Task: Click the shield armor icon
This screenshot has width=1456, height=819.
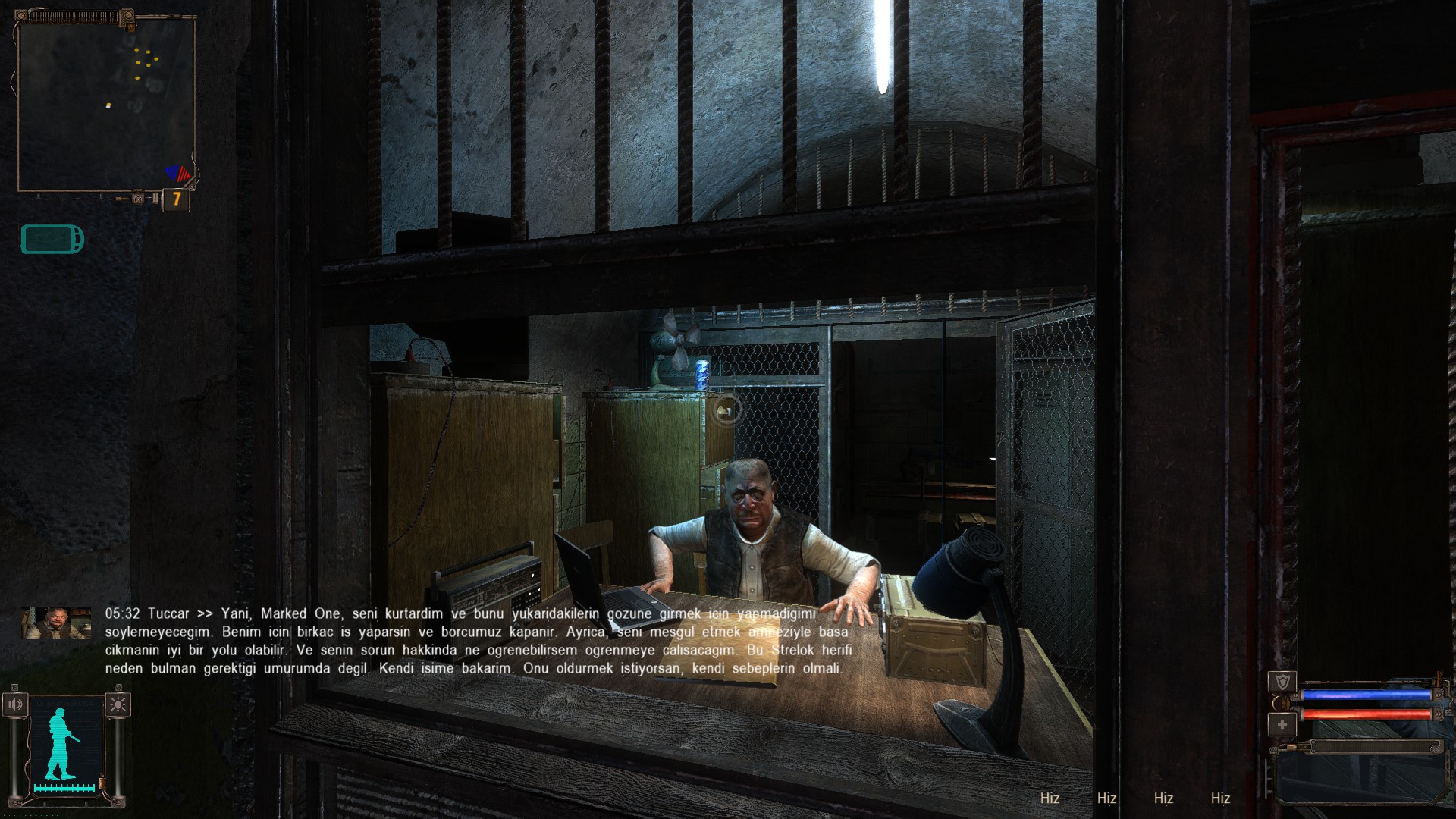Action: (1282, 681)
